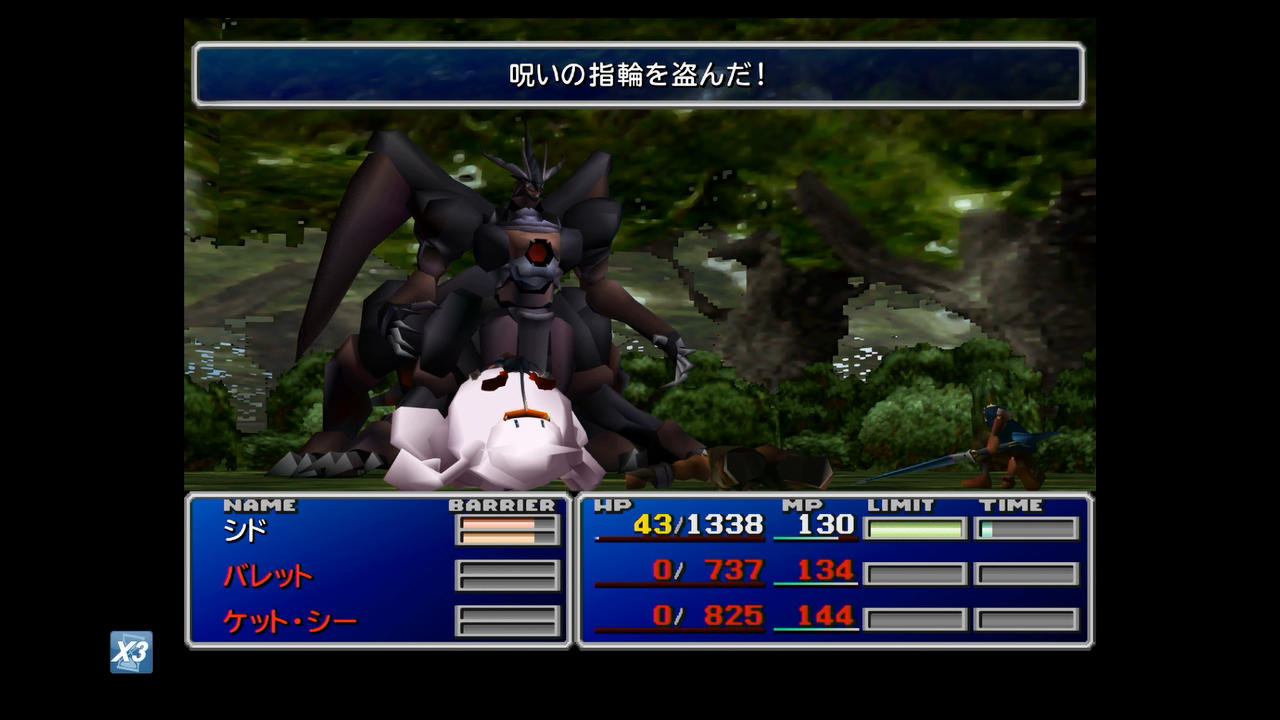Choose バレット in the party list
1280x720 pixels.
tap(267, 575)
